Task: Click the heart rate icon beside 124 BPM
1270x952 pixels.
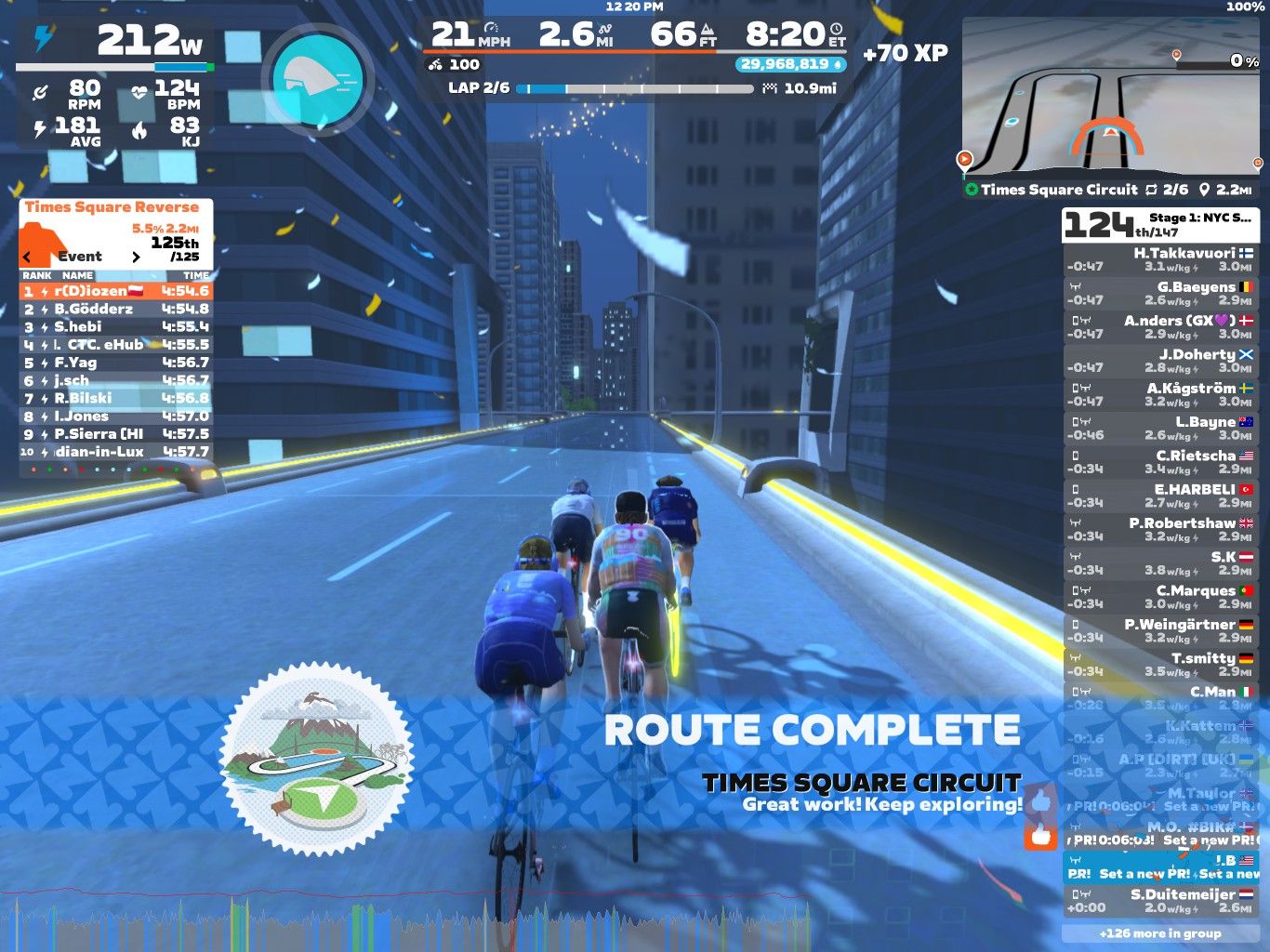Action: tap(139, 88)
